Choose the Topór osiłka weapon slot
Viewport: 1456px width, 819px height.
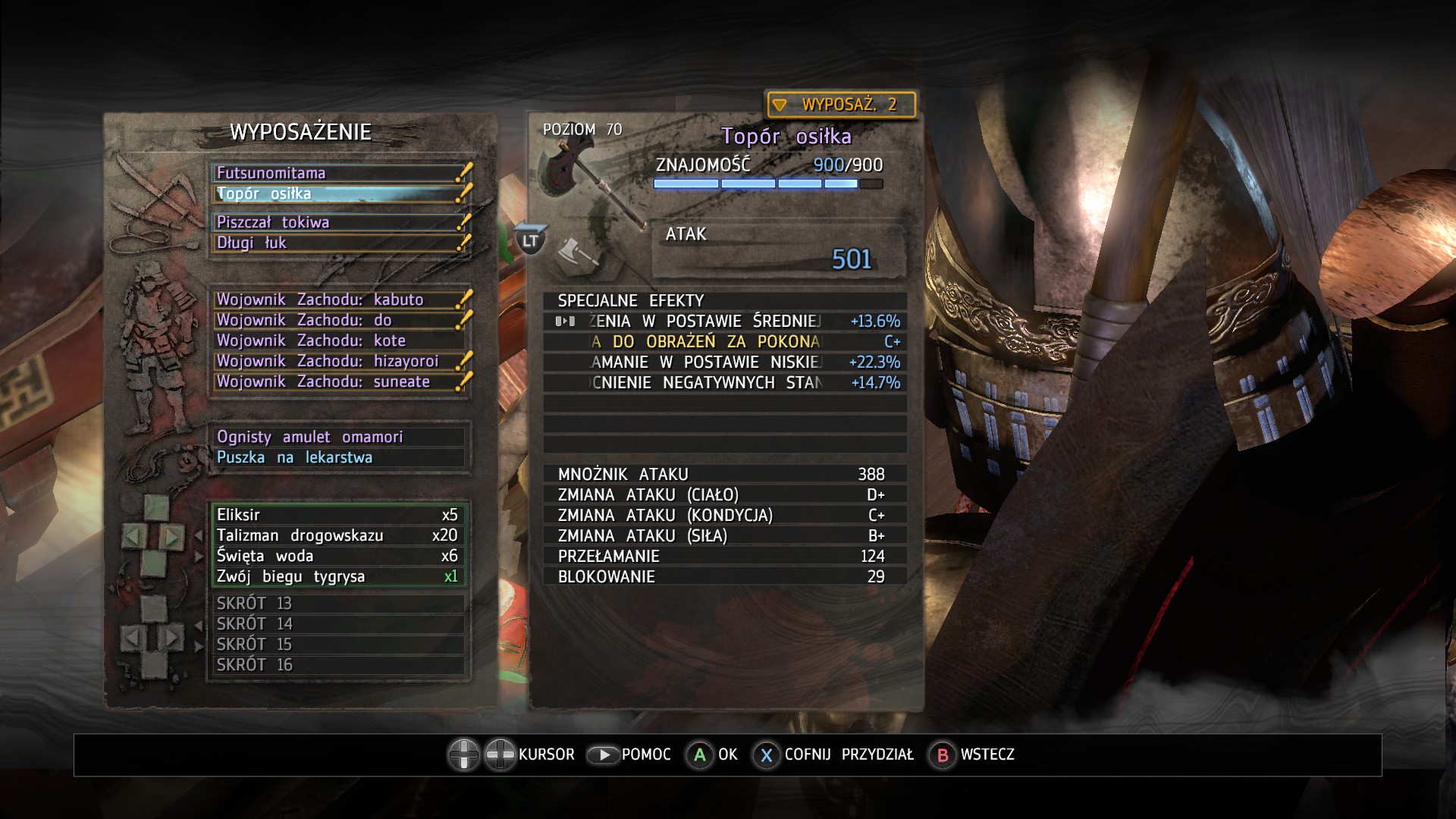tap(338, 193)
